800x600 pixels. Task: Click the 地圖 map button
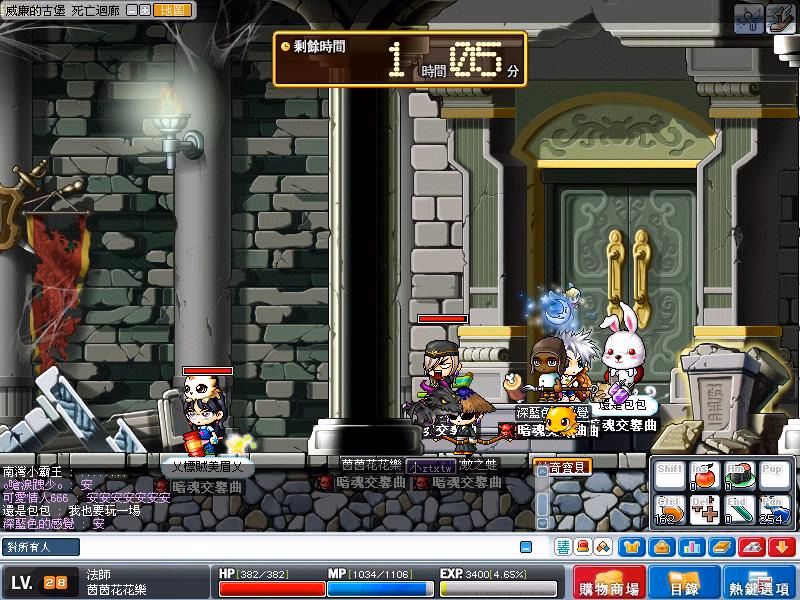click(173, 10)
